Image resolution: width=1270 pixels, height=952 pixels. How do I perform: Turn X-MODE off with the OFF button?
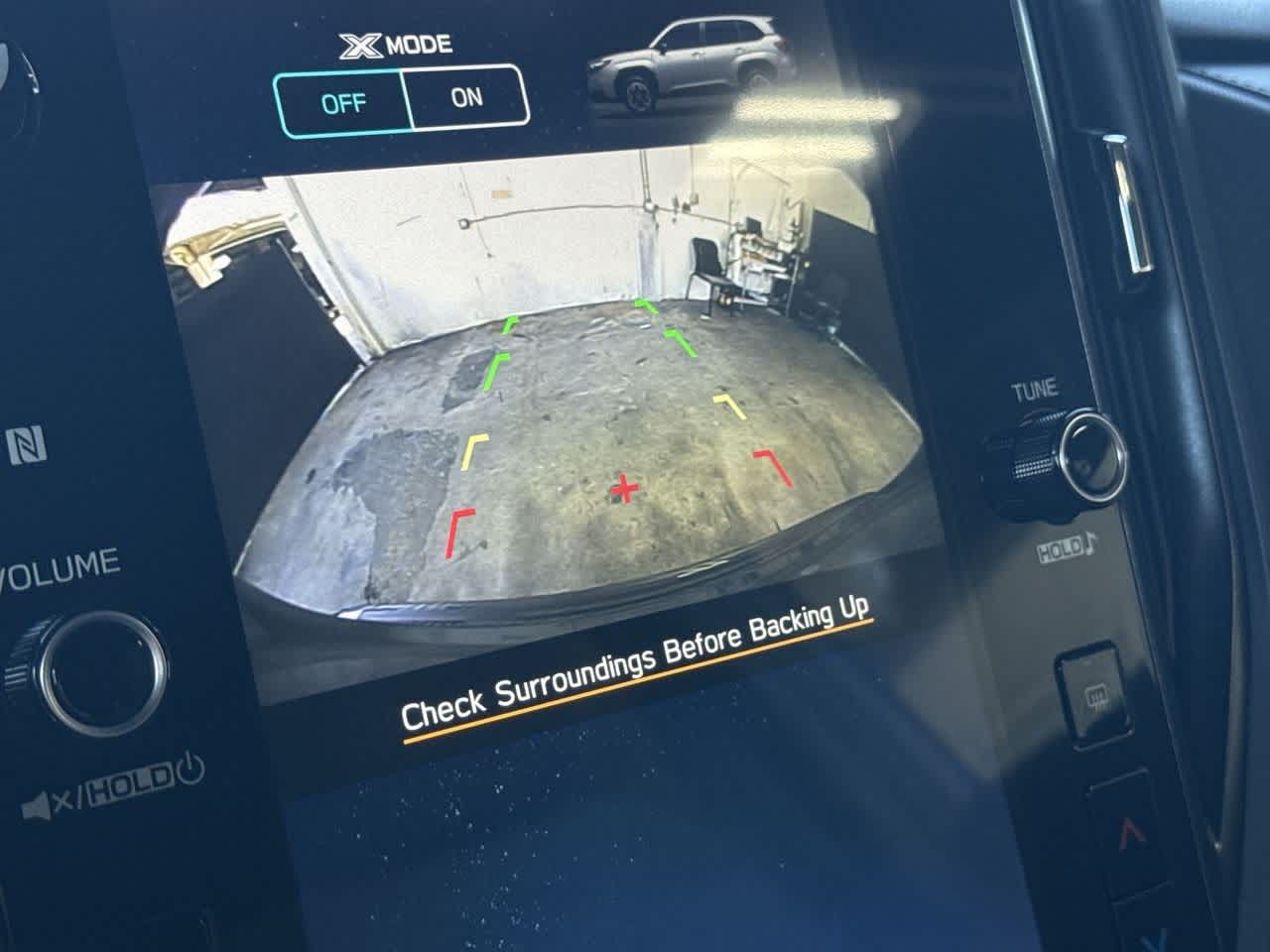pyautogui.click(x=343, y=102)
